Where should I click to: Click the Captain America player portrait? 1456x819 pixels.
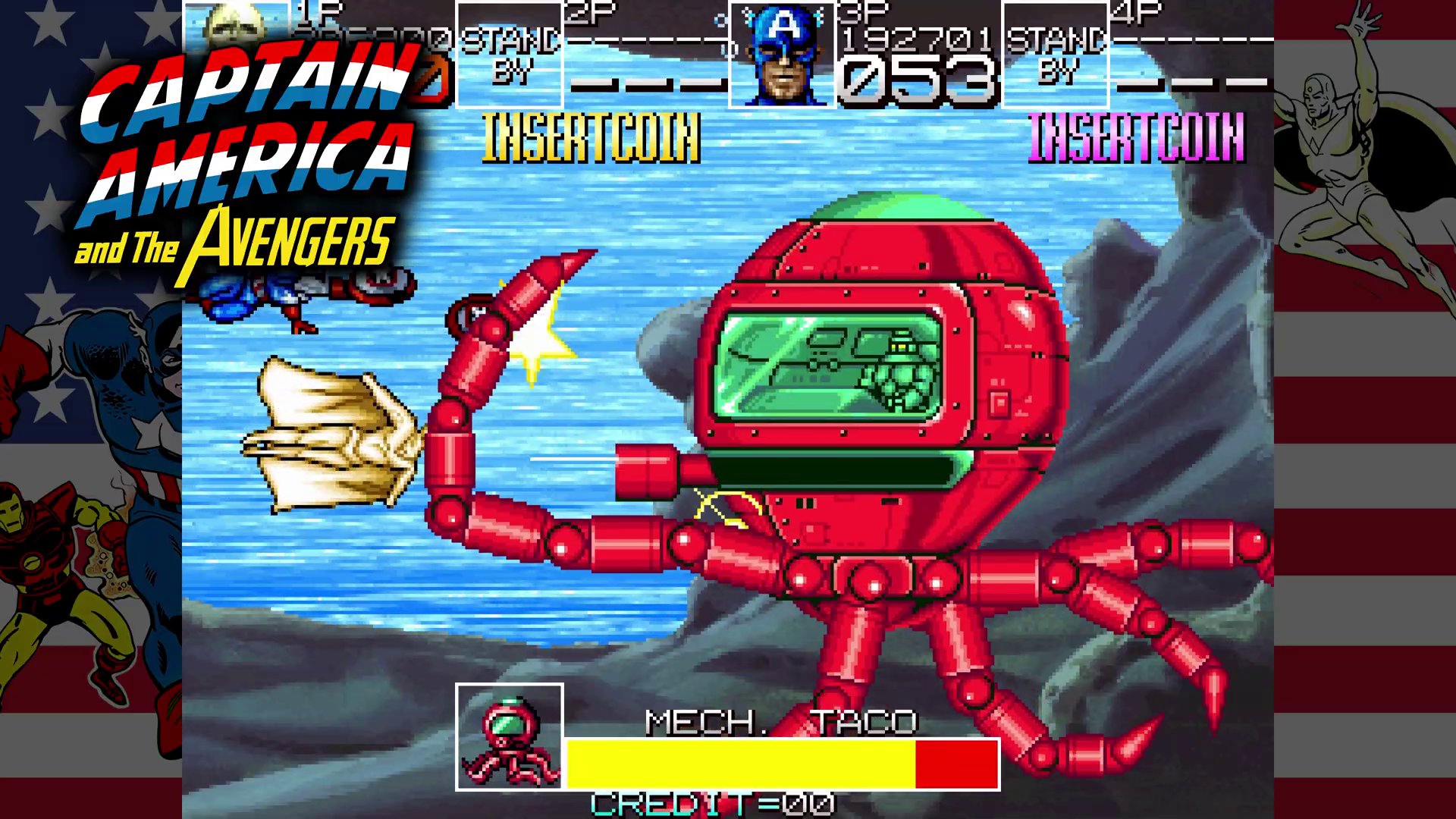tap(782, 55)
